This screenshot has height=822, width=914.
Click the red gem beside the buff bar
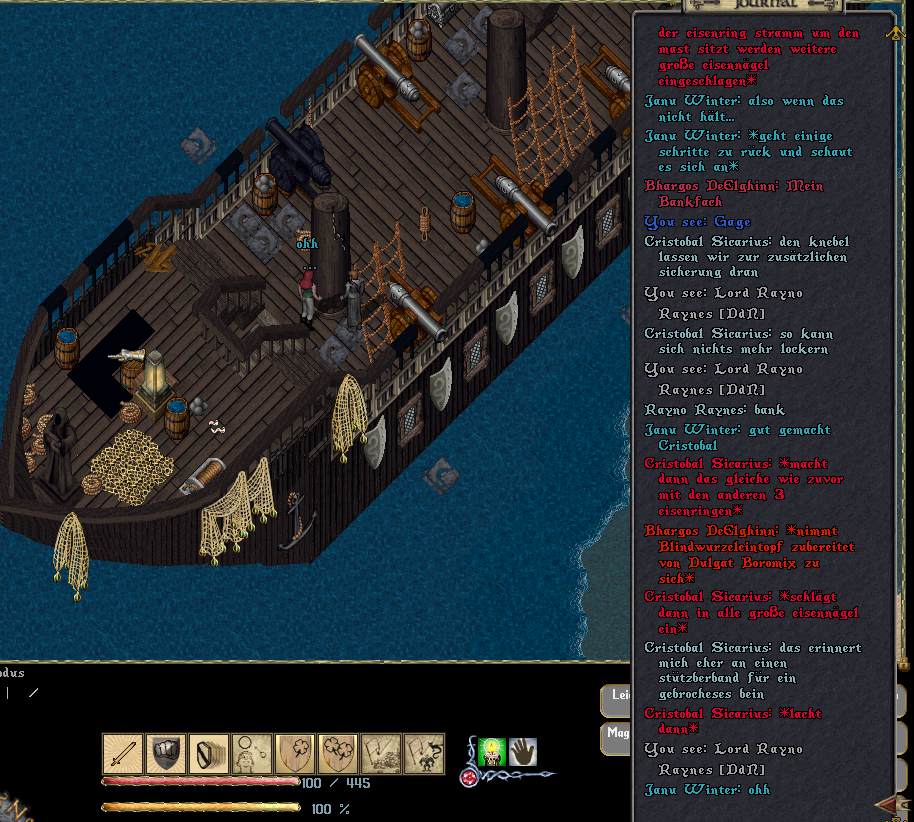[x=468, y=777]
